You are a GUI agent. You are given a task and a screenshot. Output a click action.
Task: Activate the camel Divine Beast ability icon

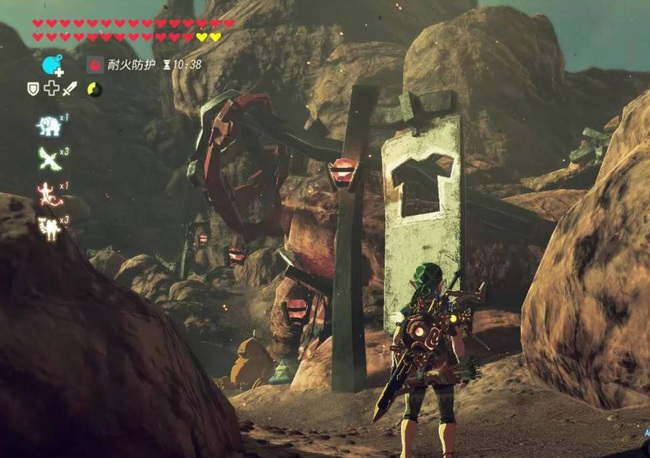(48, 228)
